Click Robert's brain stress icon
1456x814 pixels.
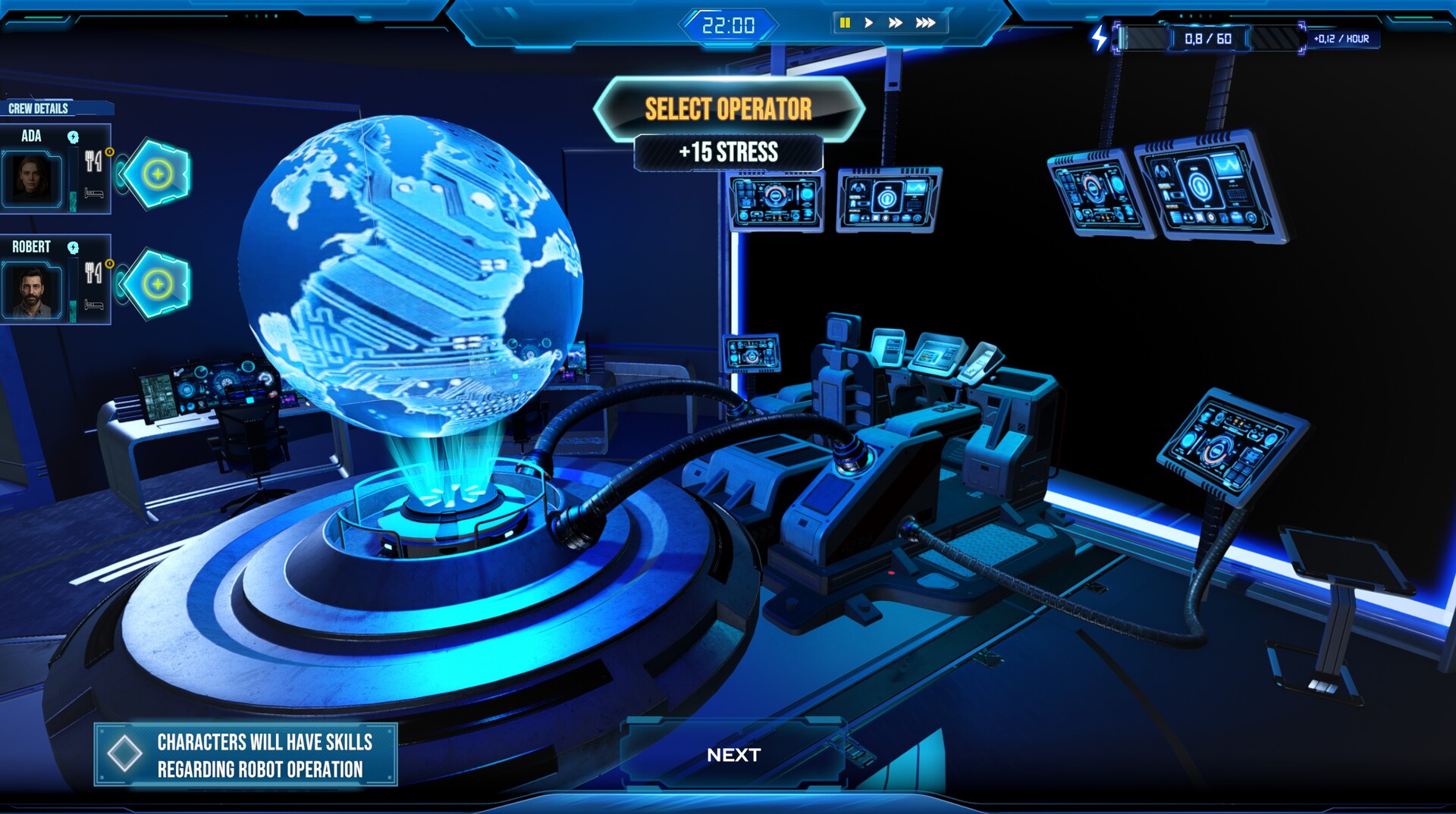pyautogui.click(x=72, y=247)
